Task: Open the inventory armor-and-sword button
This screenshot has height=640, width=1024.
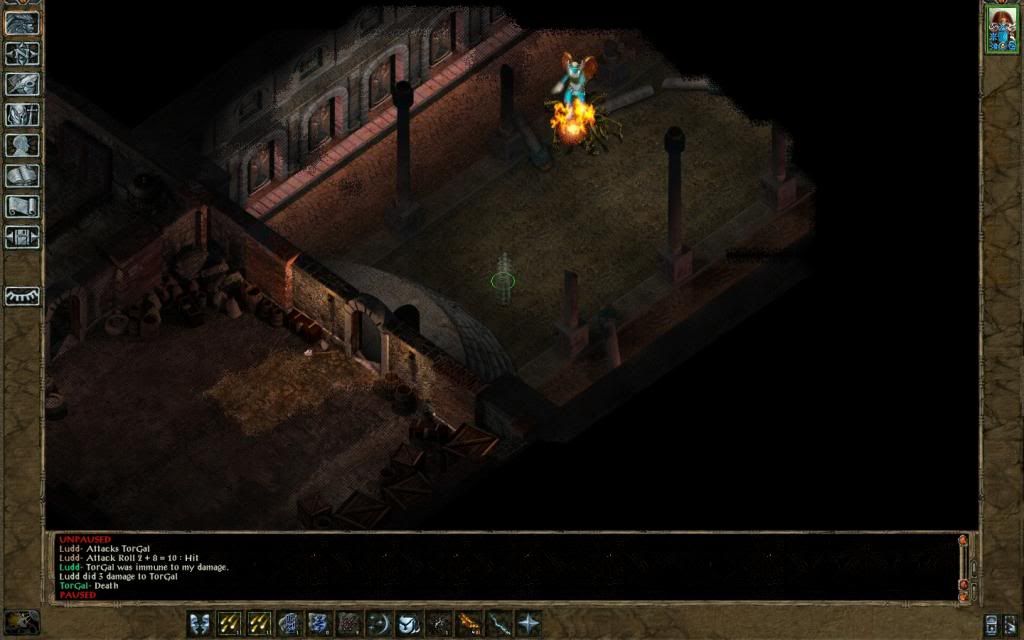Action: 22,114
